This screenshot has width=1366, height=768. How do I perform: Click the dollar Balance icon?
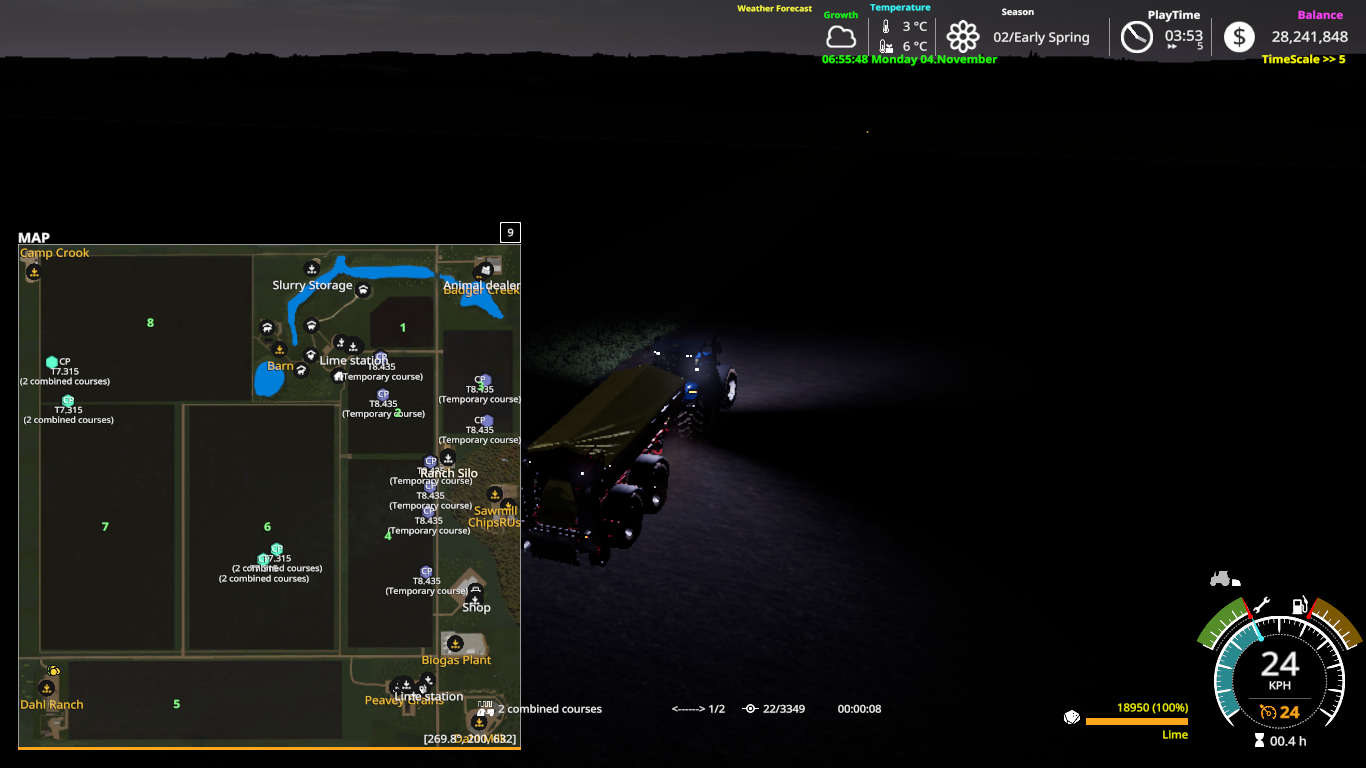coord(1237,37)
